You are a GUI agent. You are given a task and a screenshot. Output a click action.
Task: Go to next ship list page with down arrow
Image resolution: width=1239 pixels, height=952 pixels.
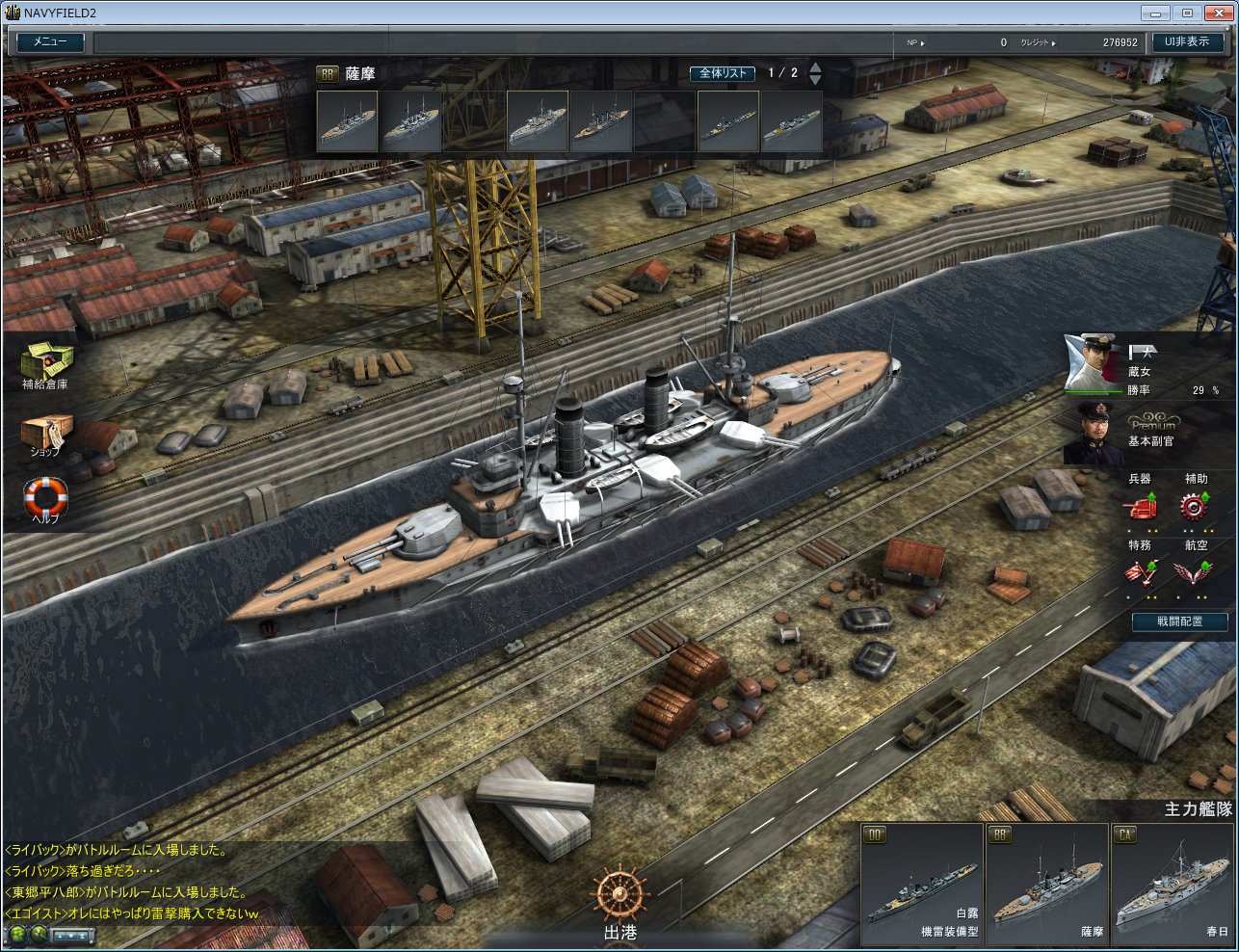coord(815,80)
